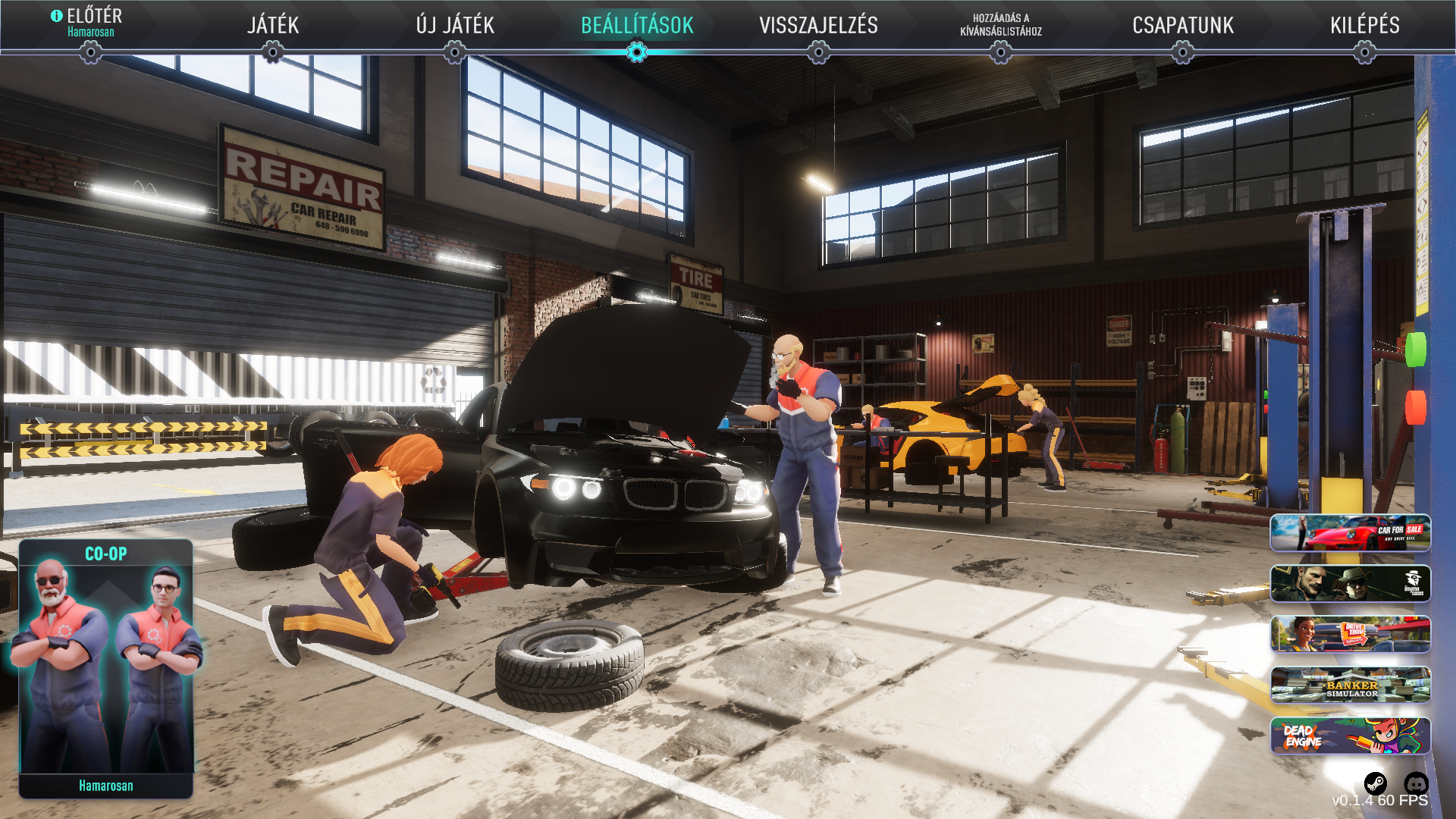Select the Visszajelzés feedback option
Screen dimensions: 1456x819
[x=818, y=25]
